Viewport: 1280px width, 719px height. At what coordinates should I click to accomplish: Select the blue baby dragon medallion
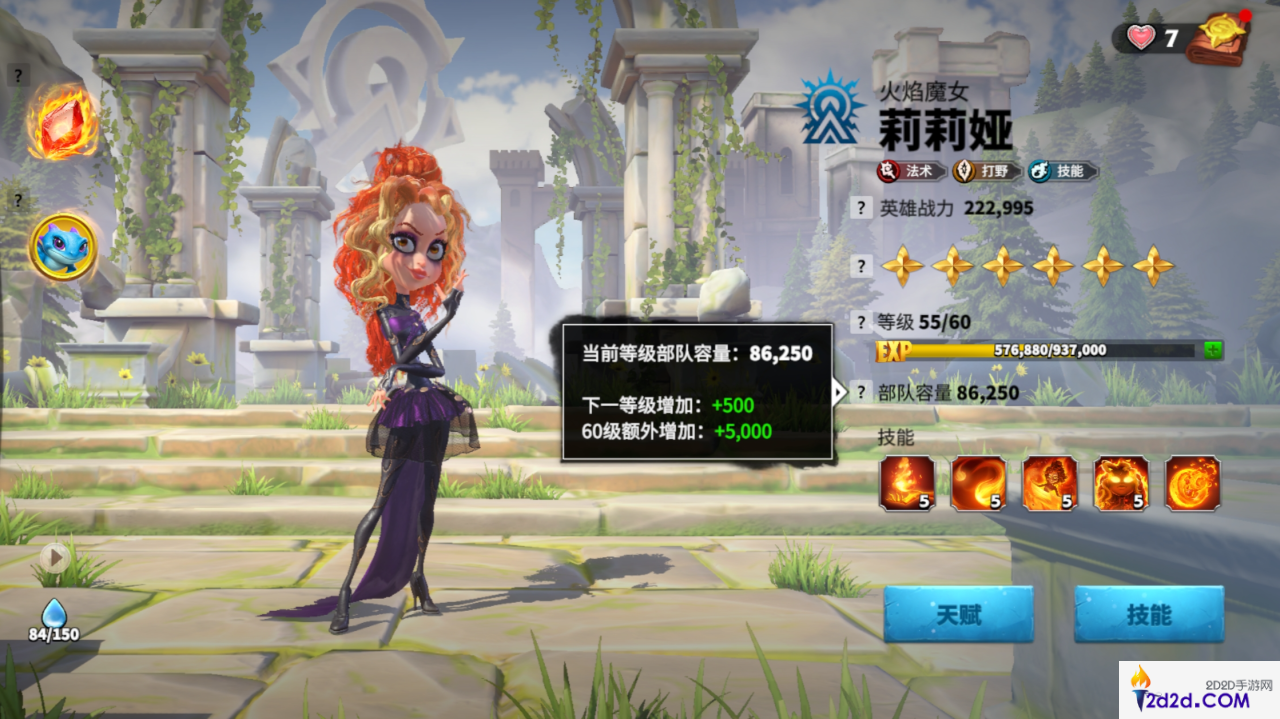point(62,247)
